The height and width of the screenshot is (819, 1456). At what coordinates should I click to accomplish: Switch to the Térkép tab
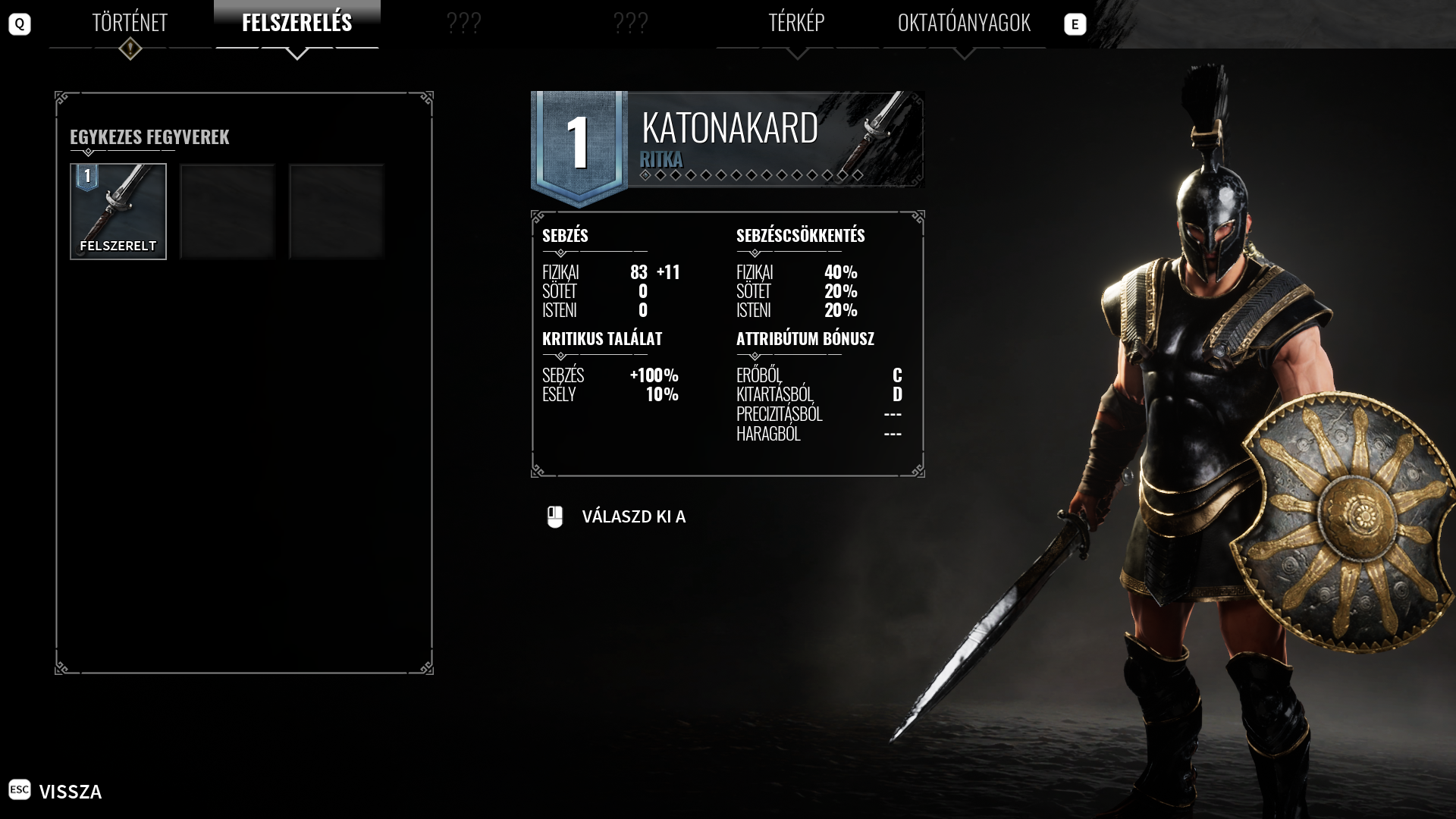(x=796, y=23)
